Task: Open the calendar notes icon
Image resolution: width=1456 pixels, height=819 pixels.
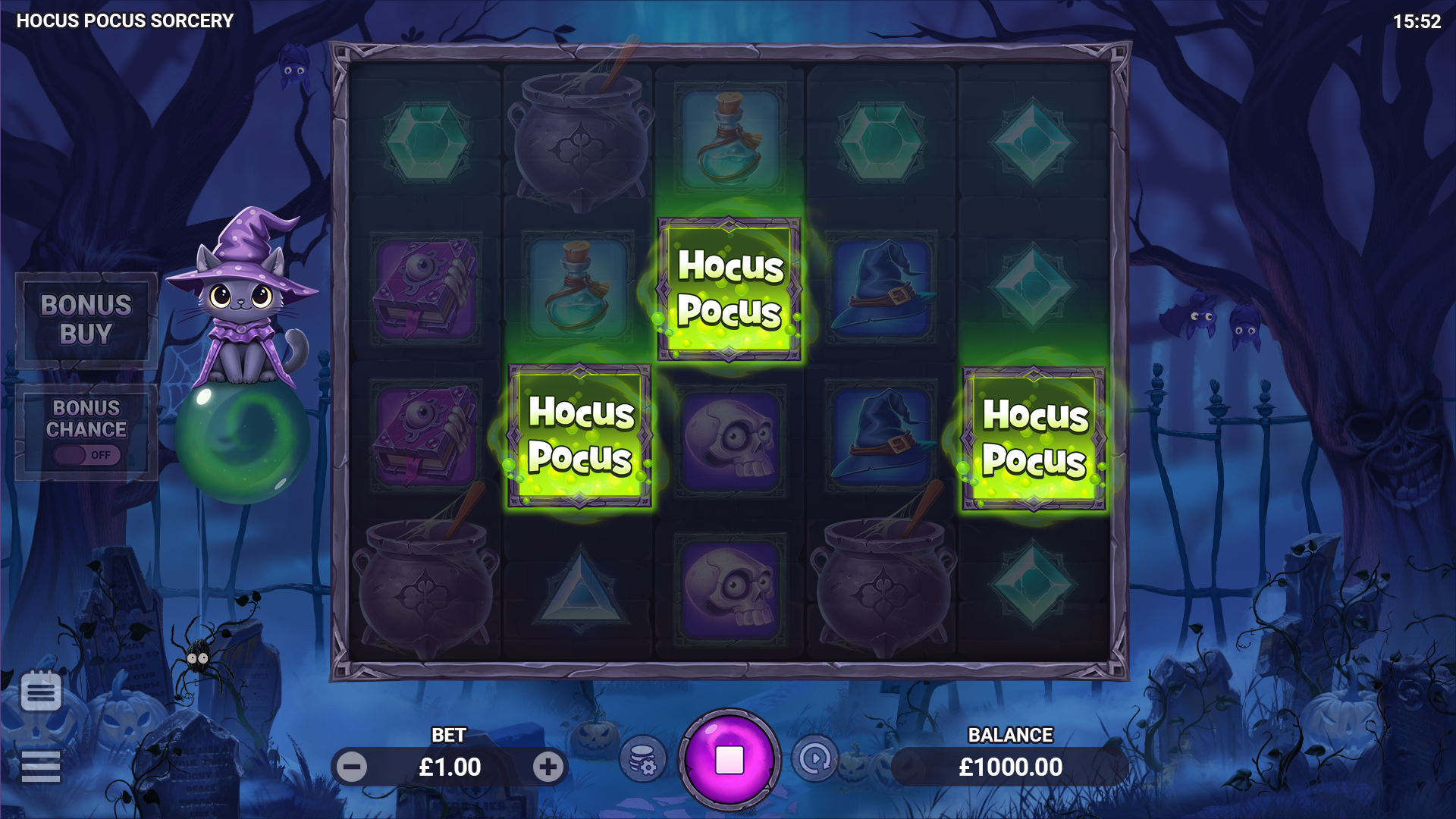Action: point(41,691)
